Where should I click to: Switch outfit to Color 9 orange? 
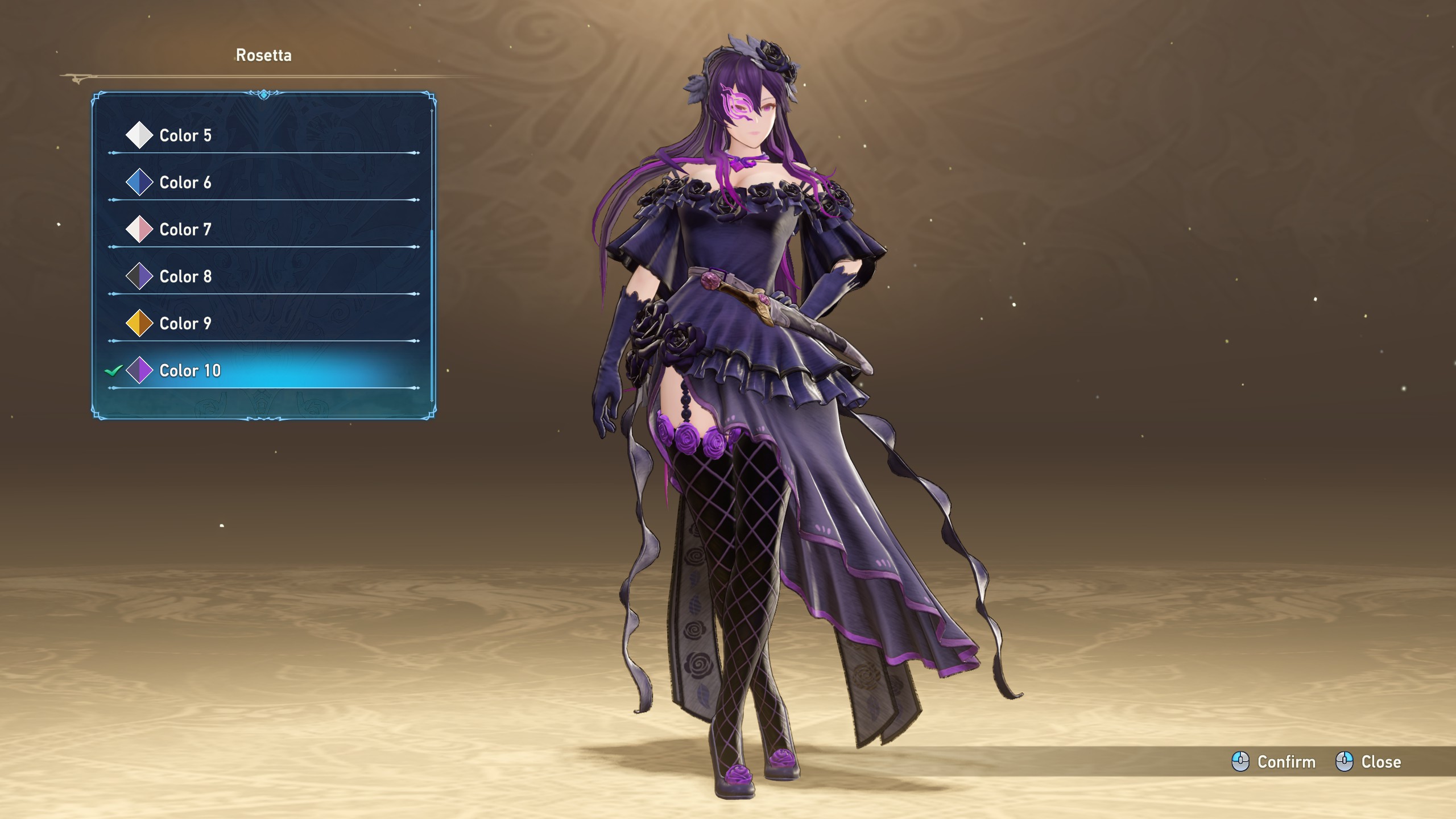(185, 324)
